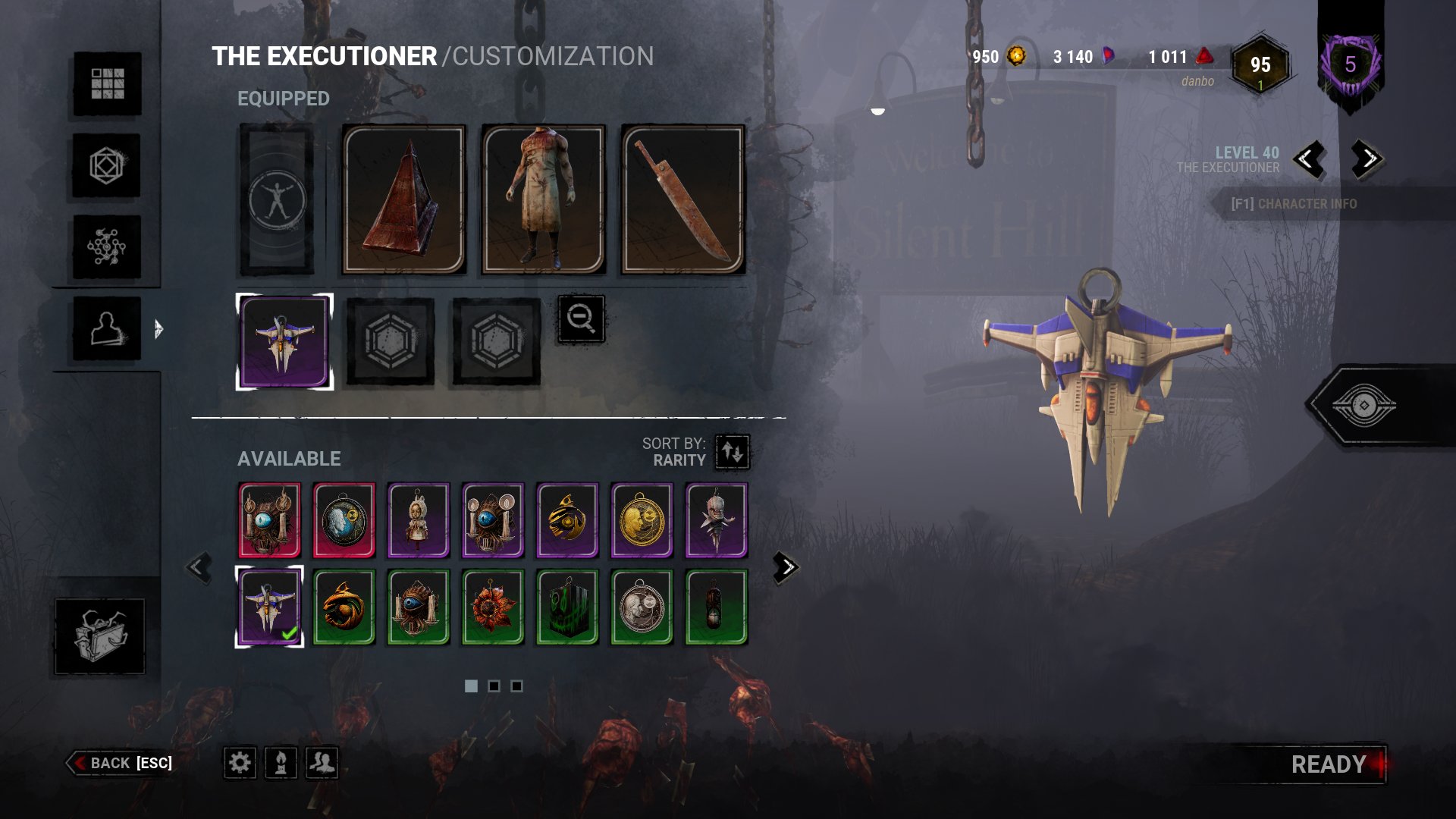Go back with the BACK button
This screenshot has height=819, width=1456.
121,763
